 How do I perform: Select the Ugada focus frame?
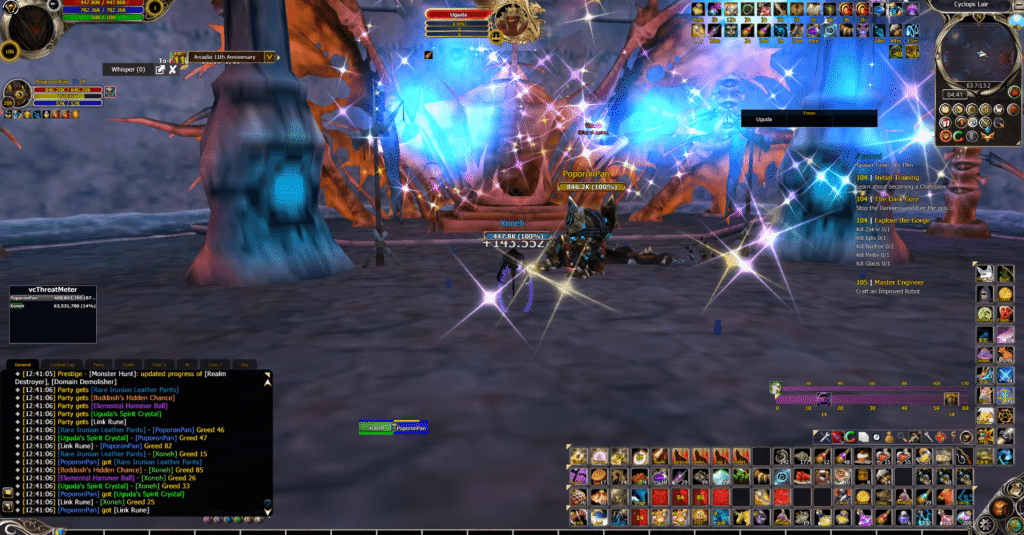[x=808, y=119]
